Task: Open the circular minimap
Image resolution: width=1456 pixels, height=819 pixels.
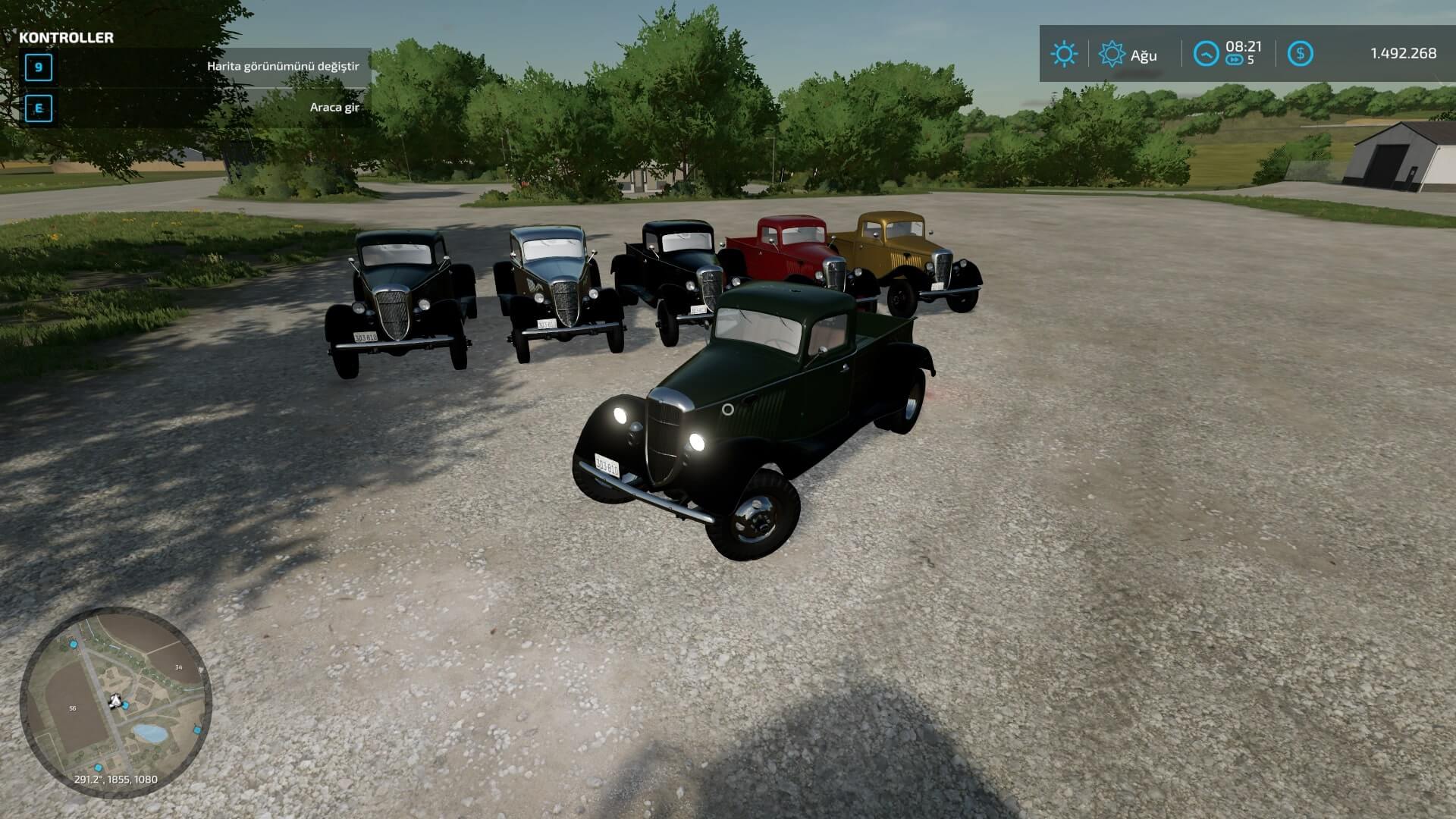Action: [115, 702]
